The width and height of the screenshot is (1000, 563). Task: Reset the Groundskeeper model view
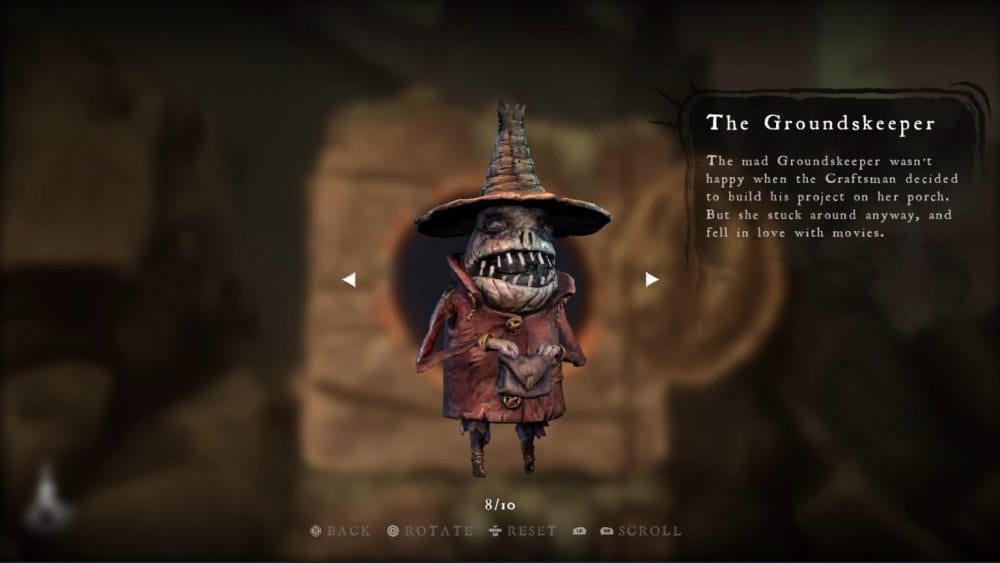tap(523, 531)
